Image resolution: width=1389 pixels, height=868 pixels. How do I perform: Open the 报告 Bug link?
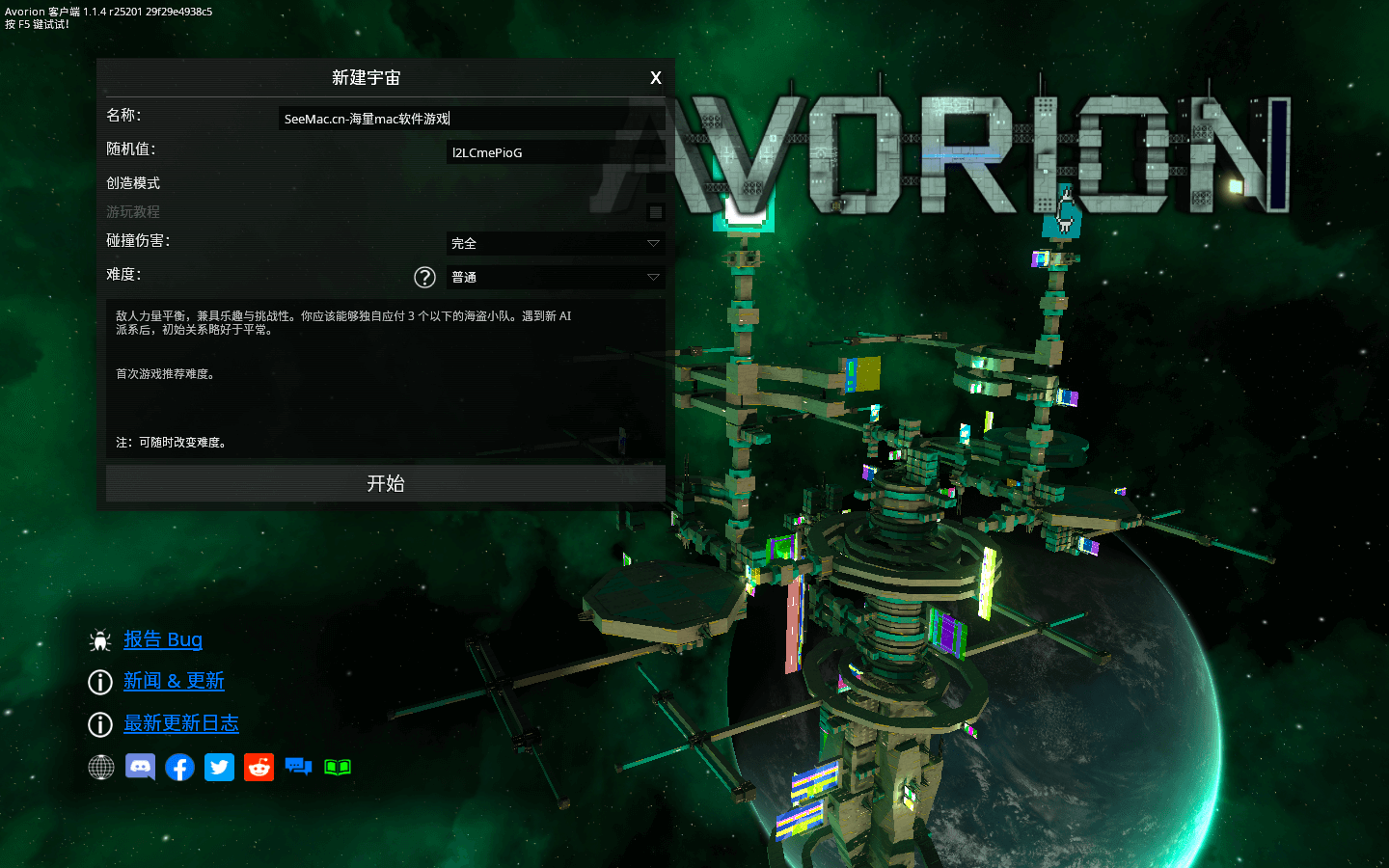click(x=163, y=639)
